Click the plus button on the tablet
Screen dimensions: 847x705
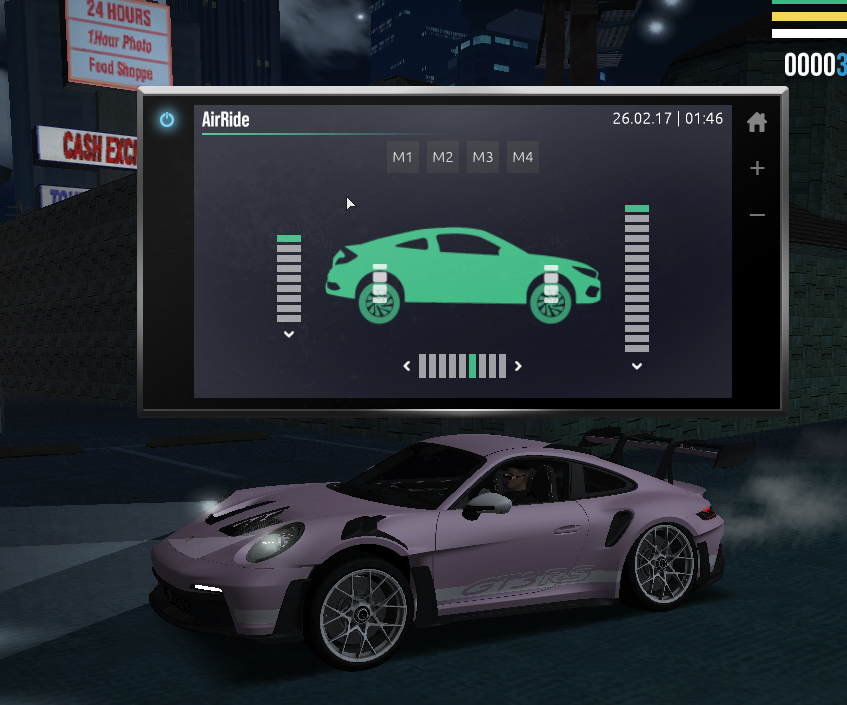757,168
